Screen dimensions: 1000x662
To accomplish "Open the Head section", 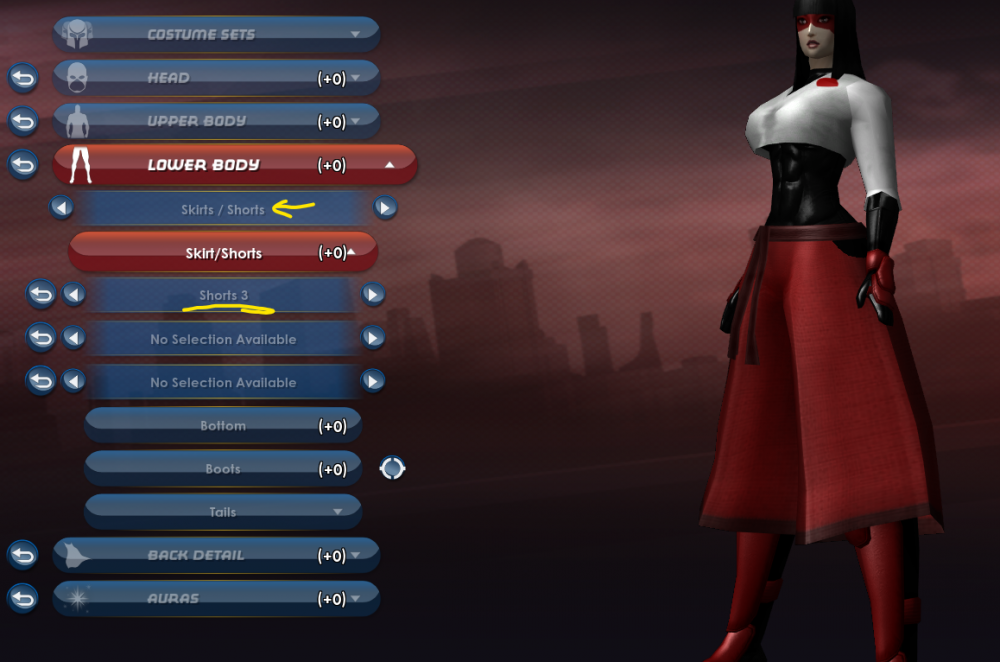I will pyautogui.click(x=216, y=78).
